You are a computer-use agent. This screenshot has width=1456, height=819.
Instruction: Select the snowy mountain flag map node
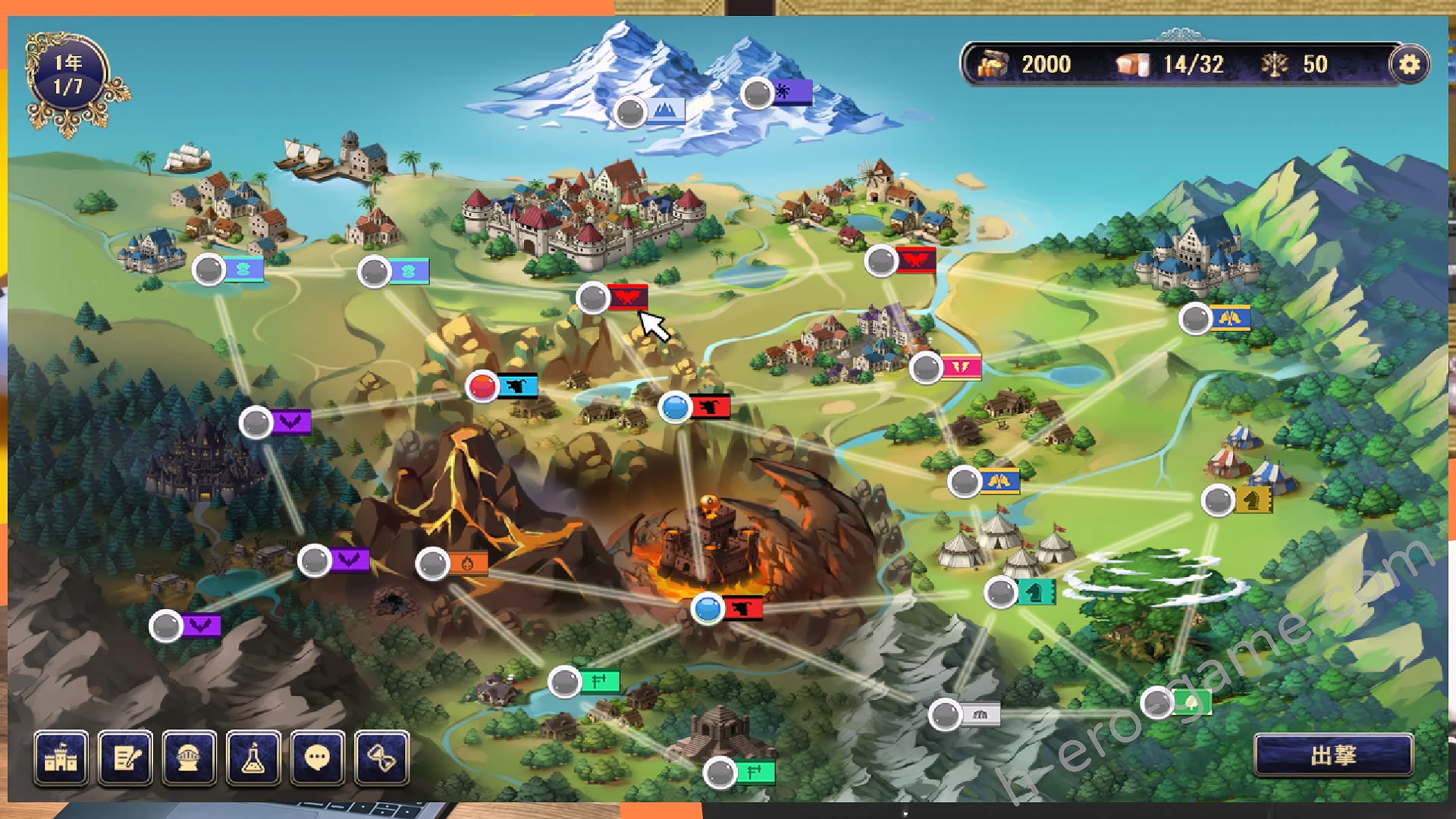click(630, 112)
